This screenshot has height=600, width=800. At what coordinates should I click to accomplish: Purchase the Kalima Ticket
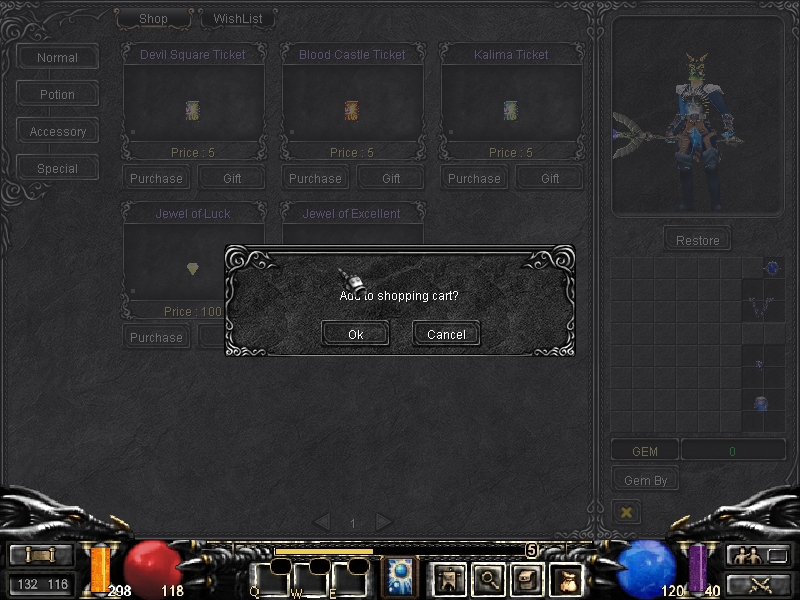(x=474, y=179)
